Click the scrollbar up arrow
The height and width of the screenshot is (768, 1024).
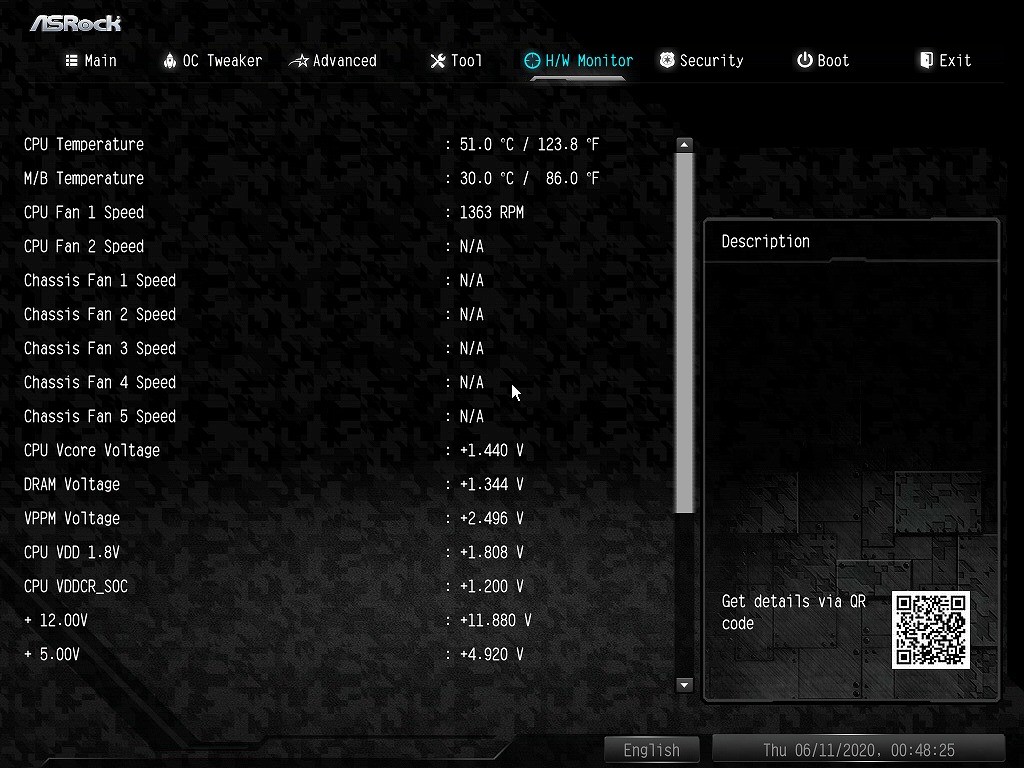684,145
